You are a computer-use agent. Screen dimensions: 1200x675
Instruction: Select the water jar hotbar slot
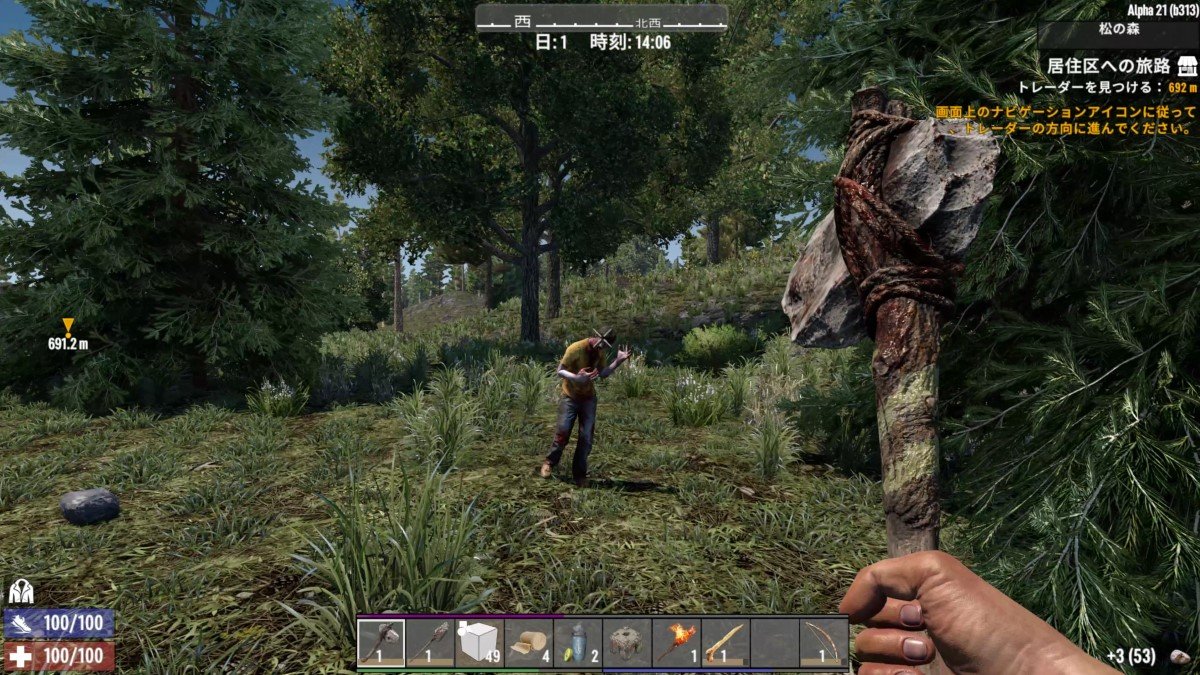point(578,643)
